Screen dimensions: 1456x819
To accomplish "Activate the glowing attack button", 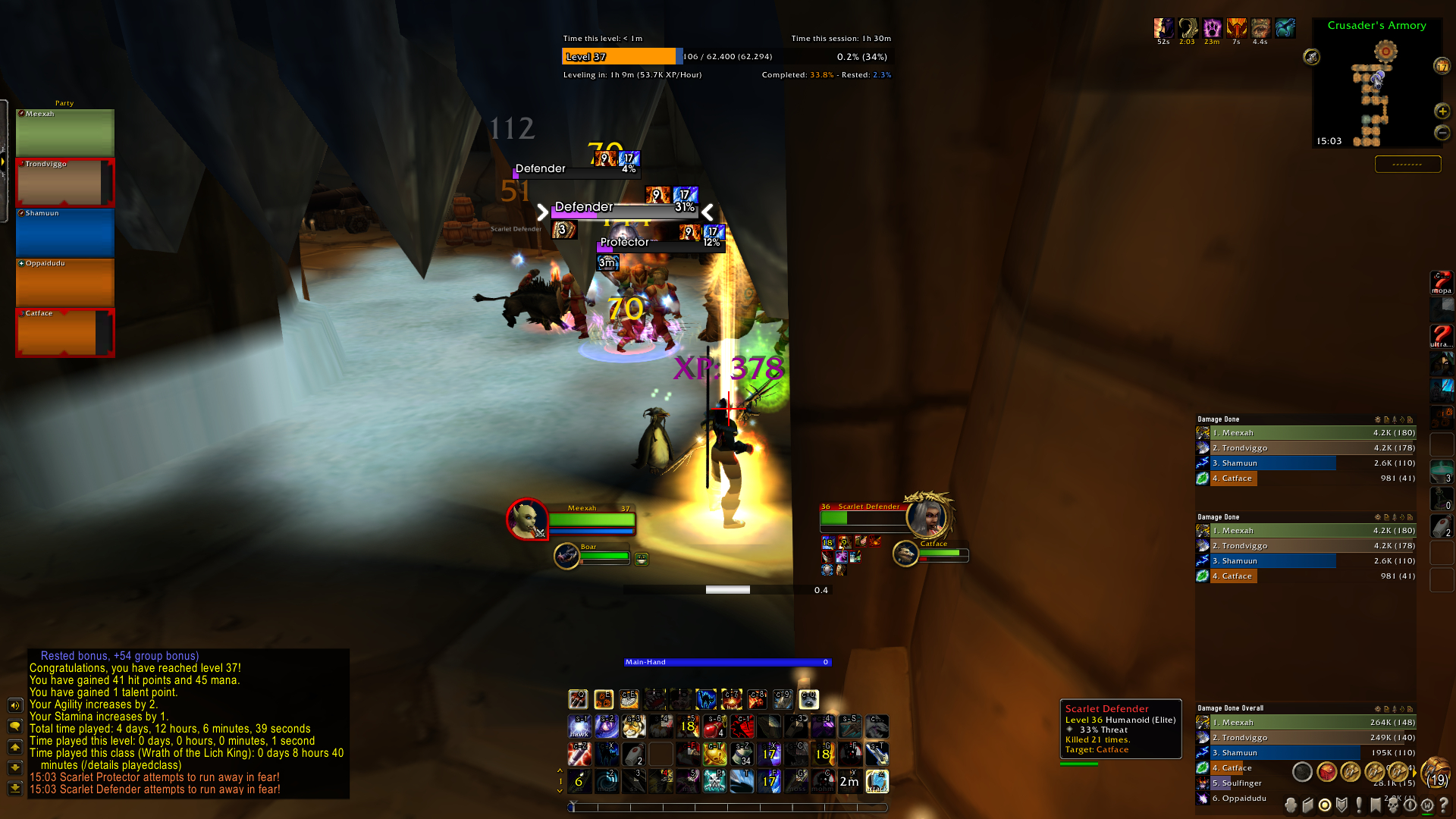I will tap(877, 781).
